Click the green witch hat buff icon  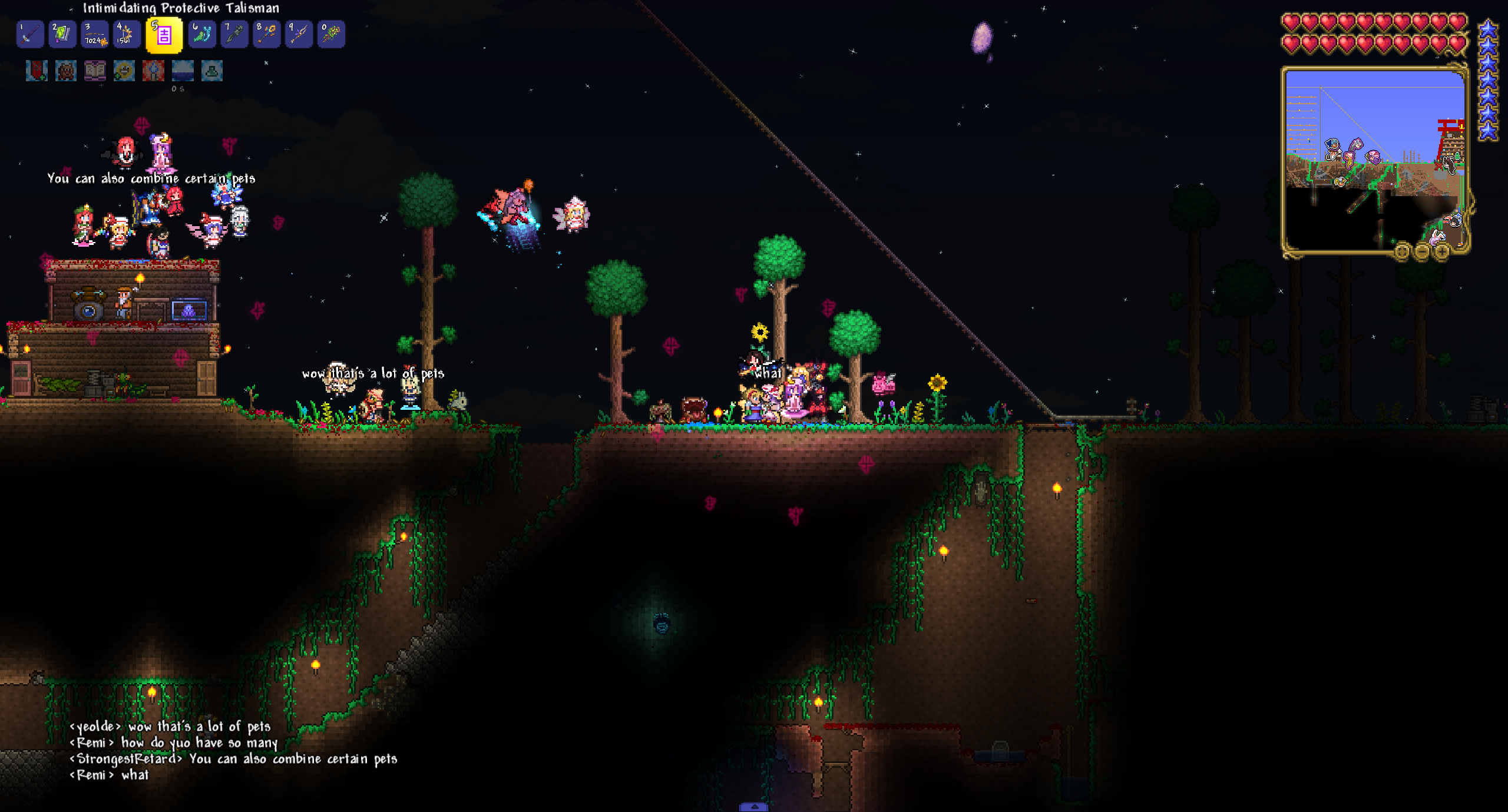click(211, 71)
